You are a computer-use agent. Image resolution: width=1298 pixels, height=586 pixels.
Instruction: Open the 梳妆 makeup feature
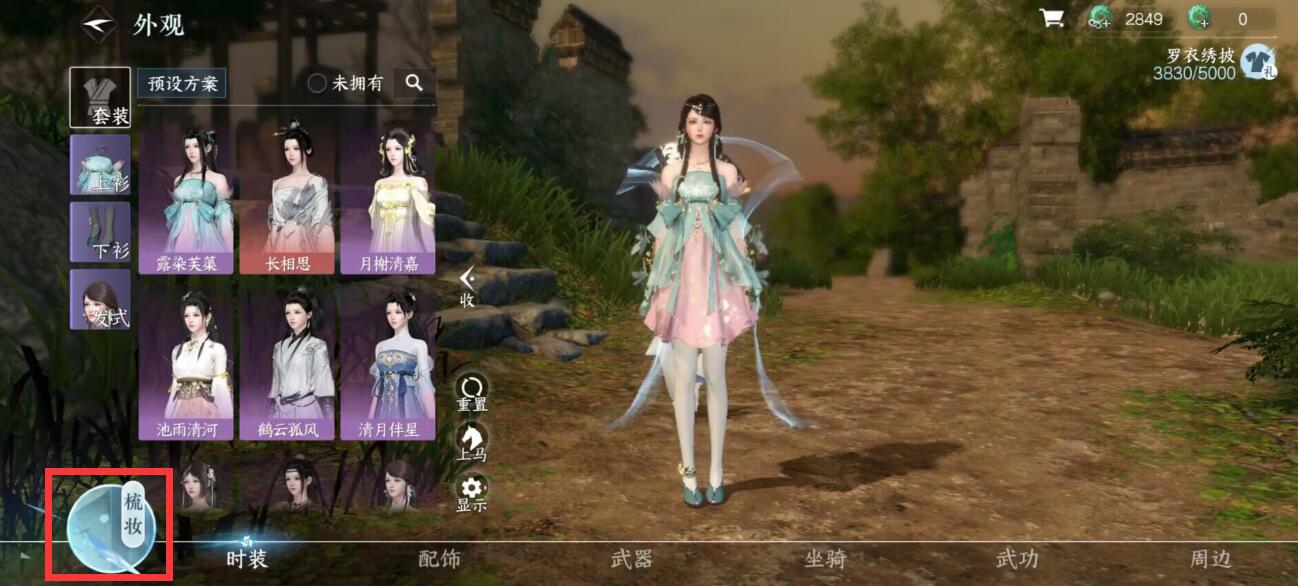click(x=109, y=525)
